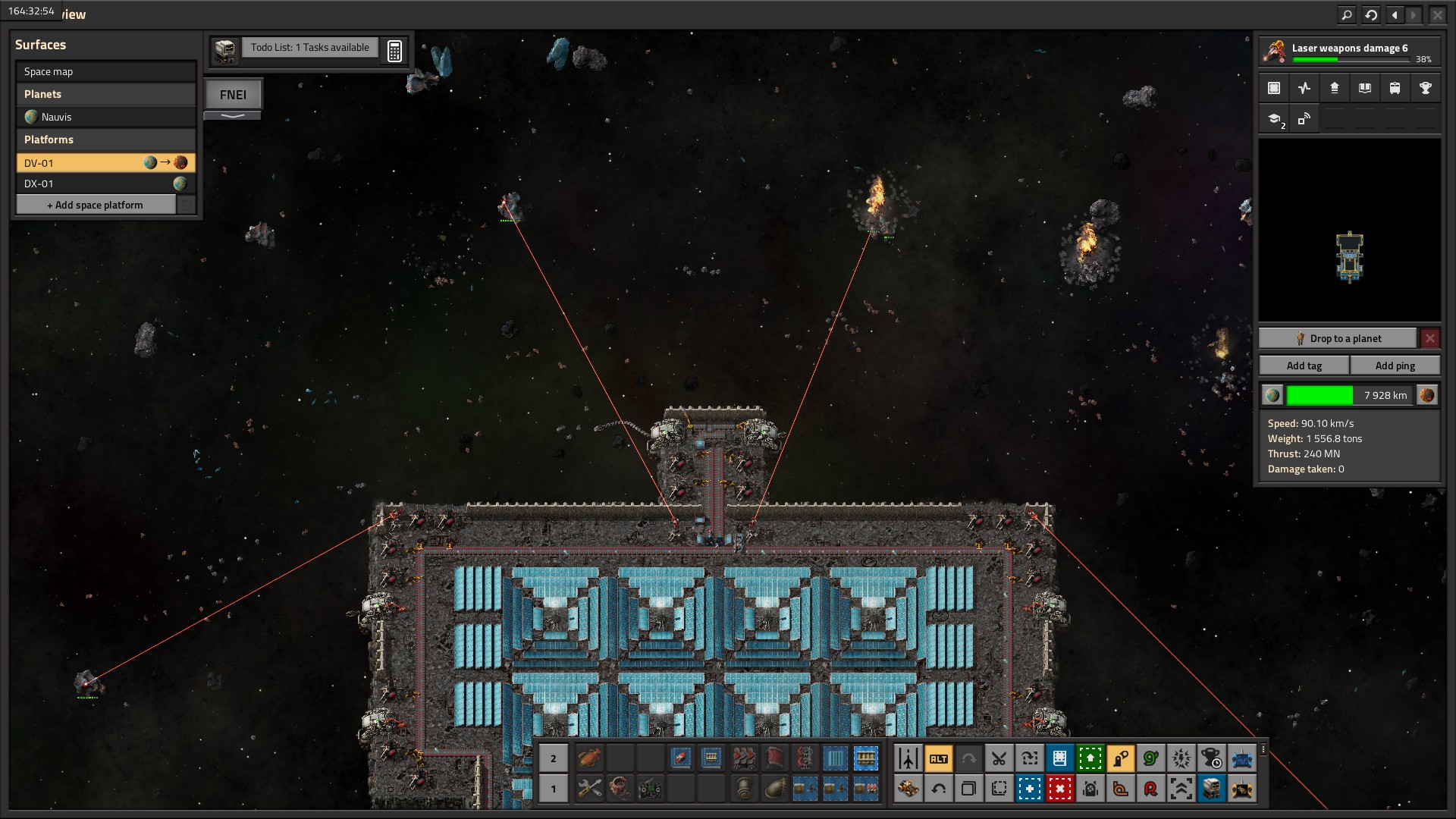
Task: Open the Todo List panel
Action: [309, 48]
